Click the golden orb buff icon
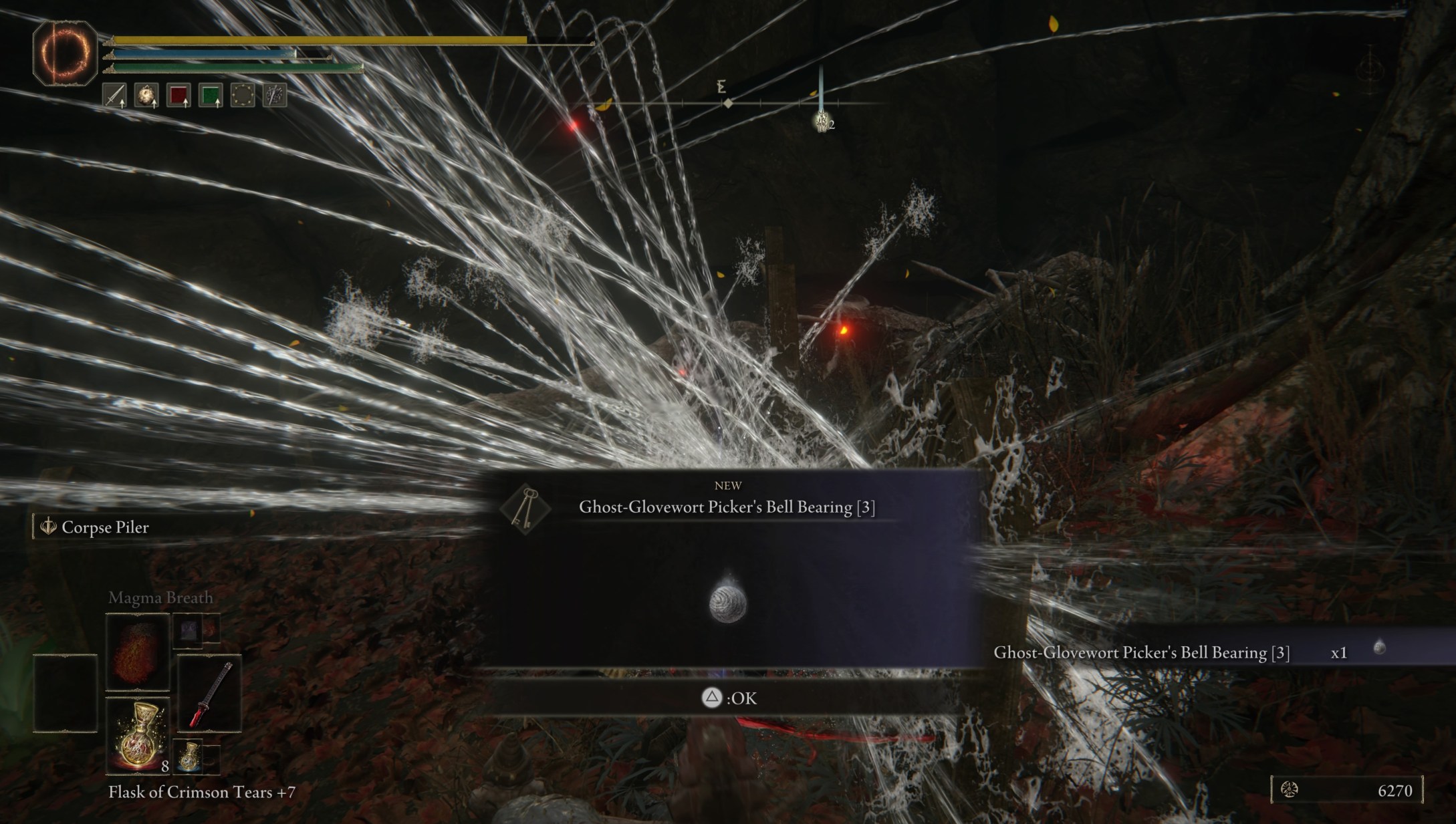Image resolution: width=1456 pixels, height=824 pixels. tap(146, 95)
